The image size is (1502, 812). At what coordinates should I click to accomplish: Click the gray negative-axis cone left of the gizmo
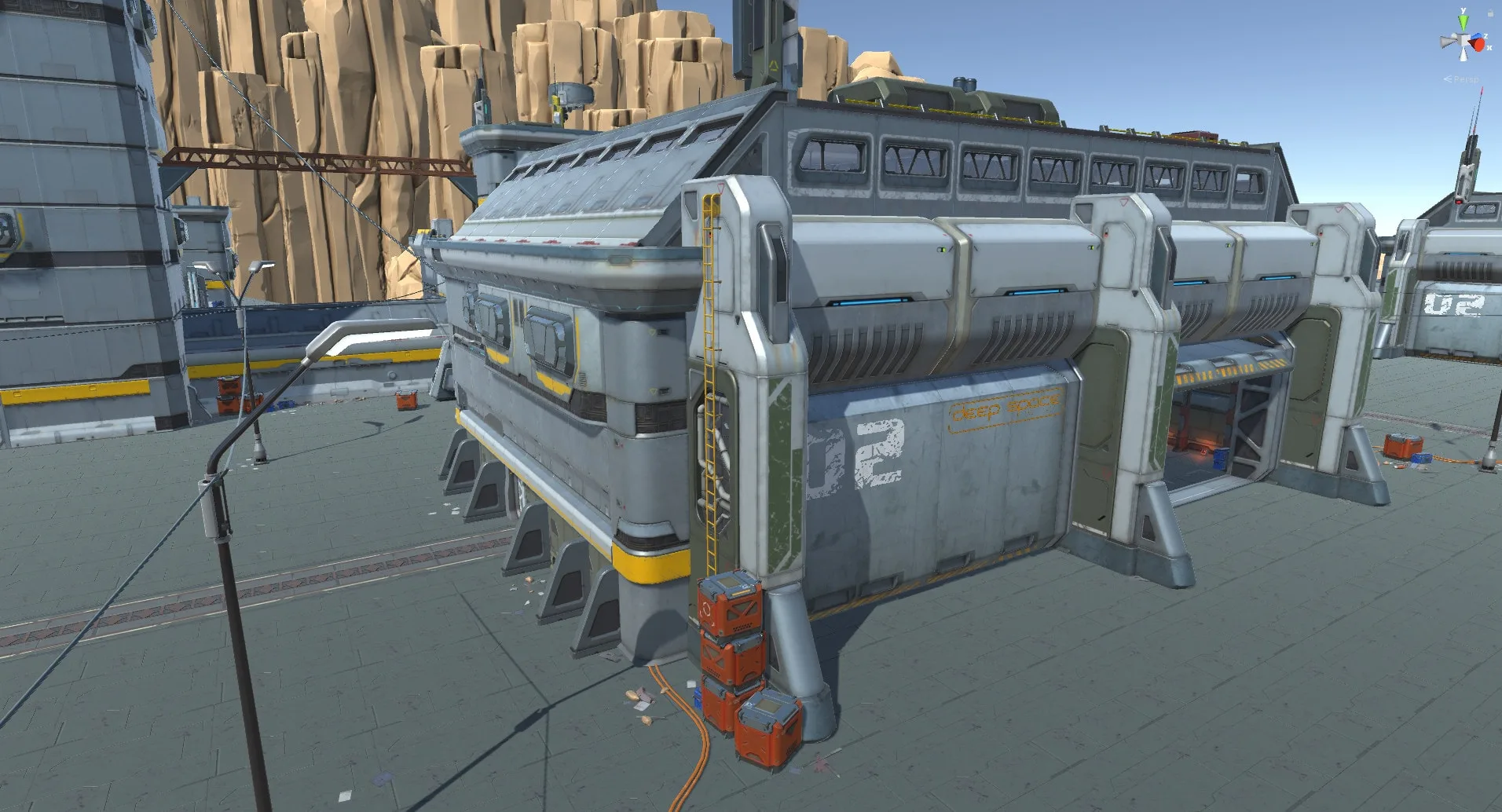(1446, 42)
